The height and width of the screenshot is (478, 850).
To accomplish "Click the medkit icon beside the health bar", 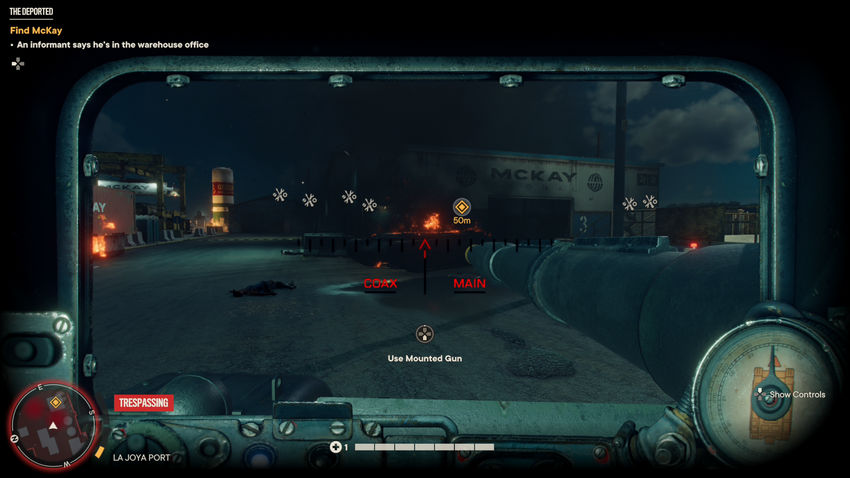I will click(337, 447).
